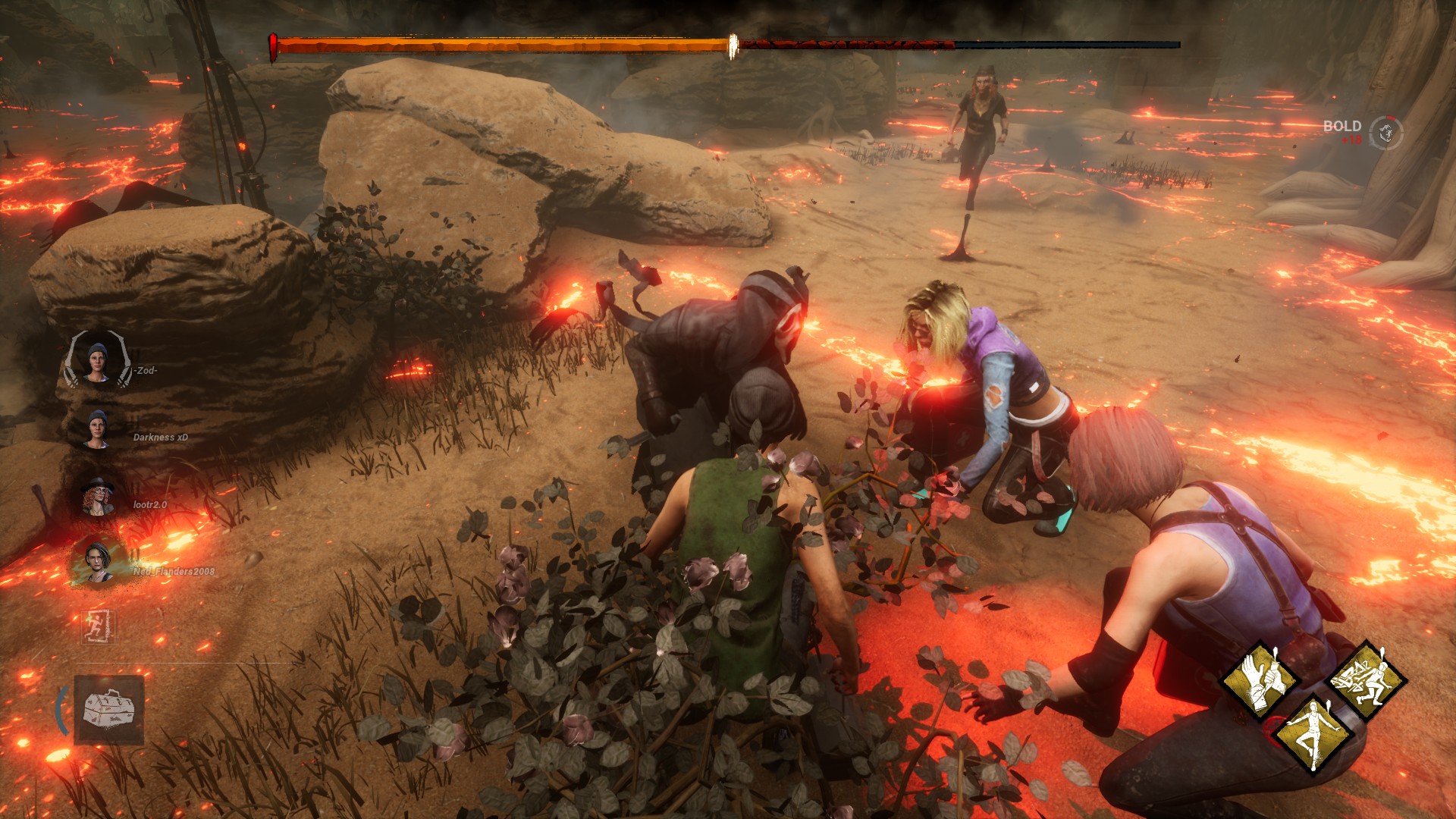
Task: Select the Darkness xD survivor portrait
Action: [x=97, y=429]
